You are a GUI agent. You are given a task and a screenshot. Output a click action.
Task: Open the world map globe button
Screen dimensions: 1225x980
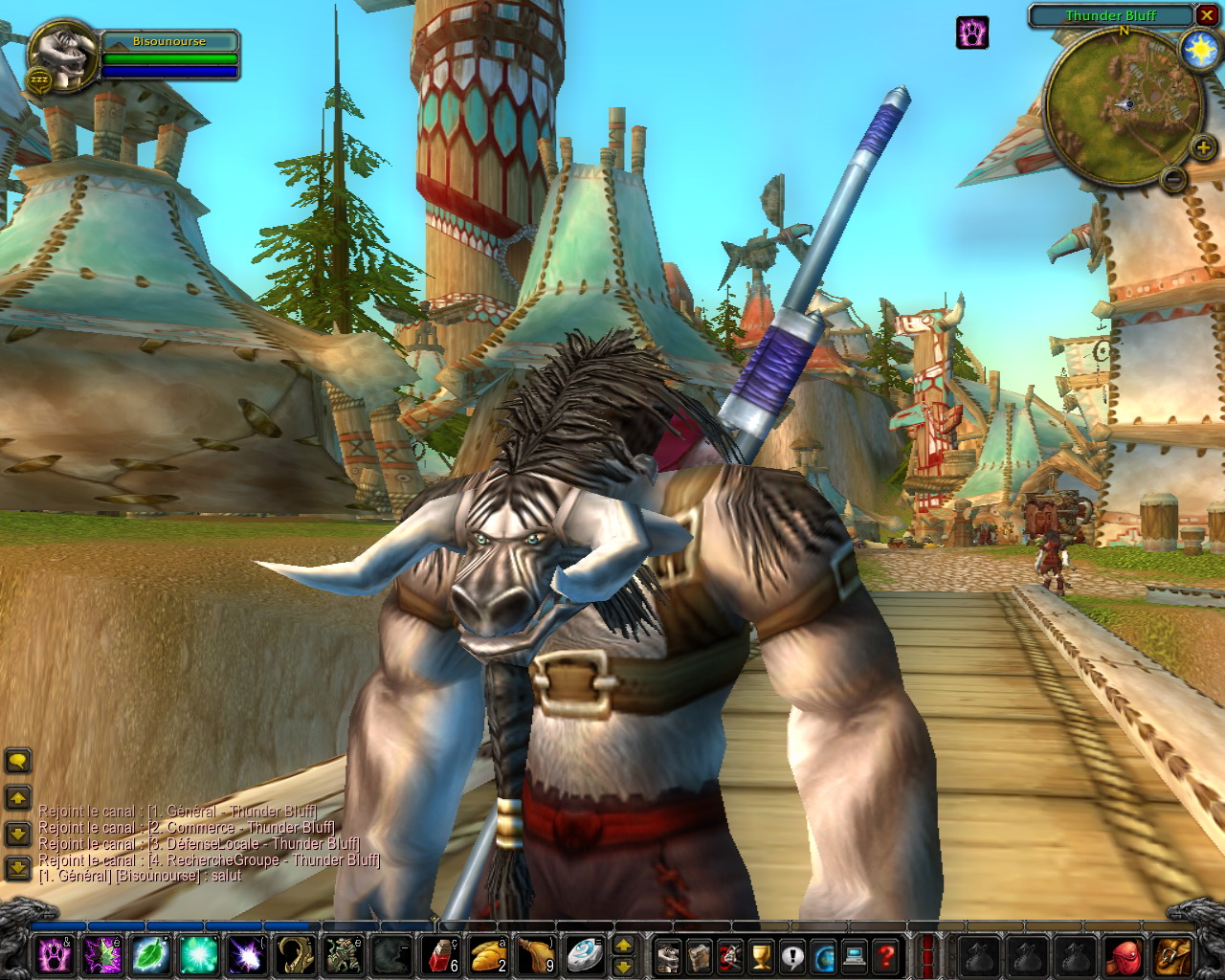pos(824,955)
